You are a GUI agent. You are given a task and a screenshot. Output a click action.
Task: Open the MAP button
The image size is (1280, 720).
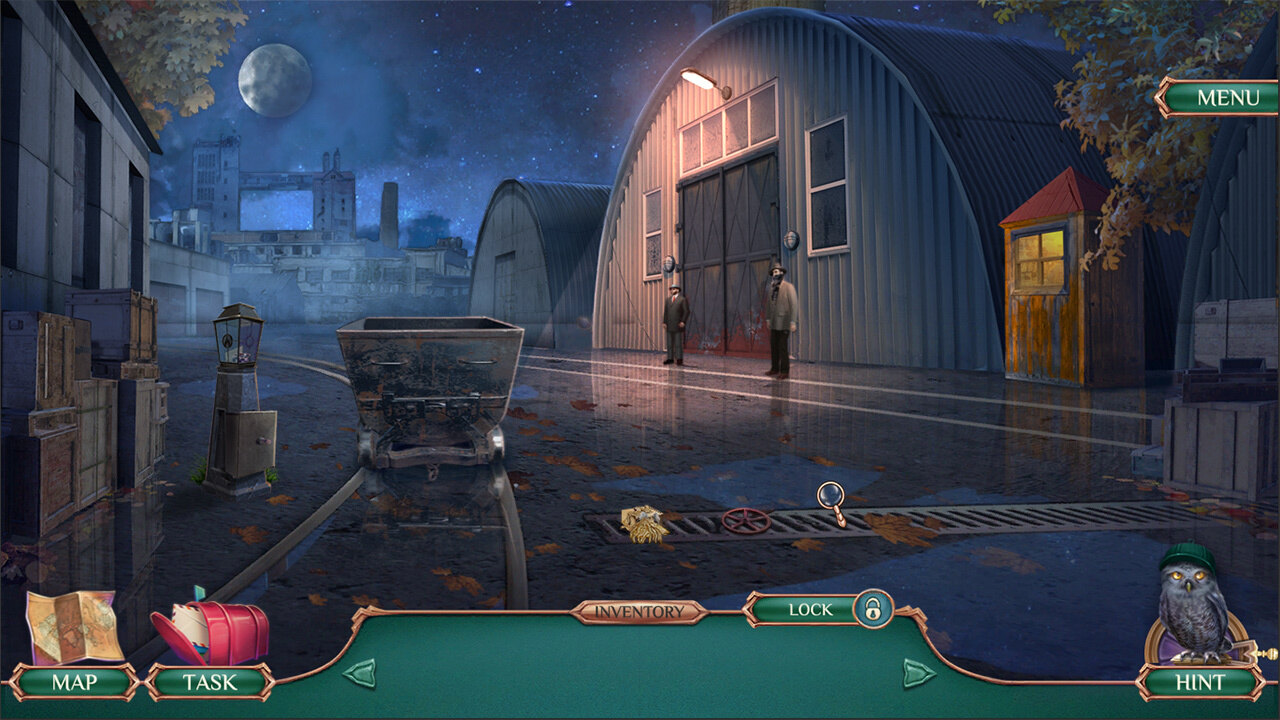(74, 682)
